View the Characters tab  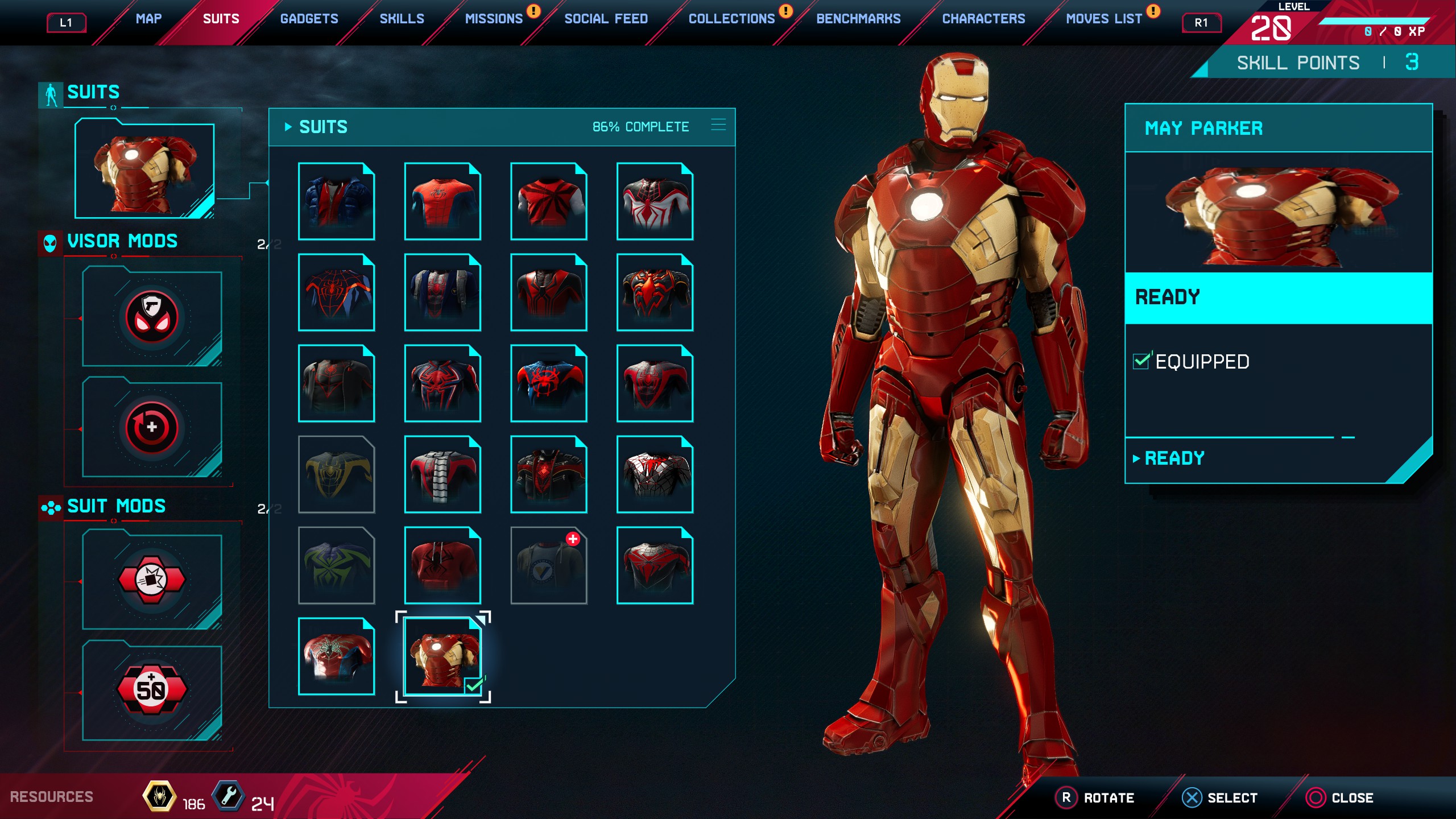pyautogui.click(x=983, y=19)
